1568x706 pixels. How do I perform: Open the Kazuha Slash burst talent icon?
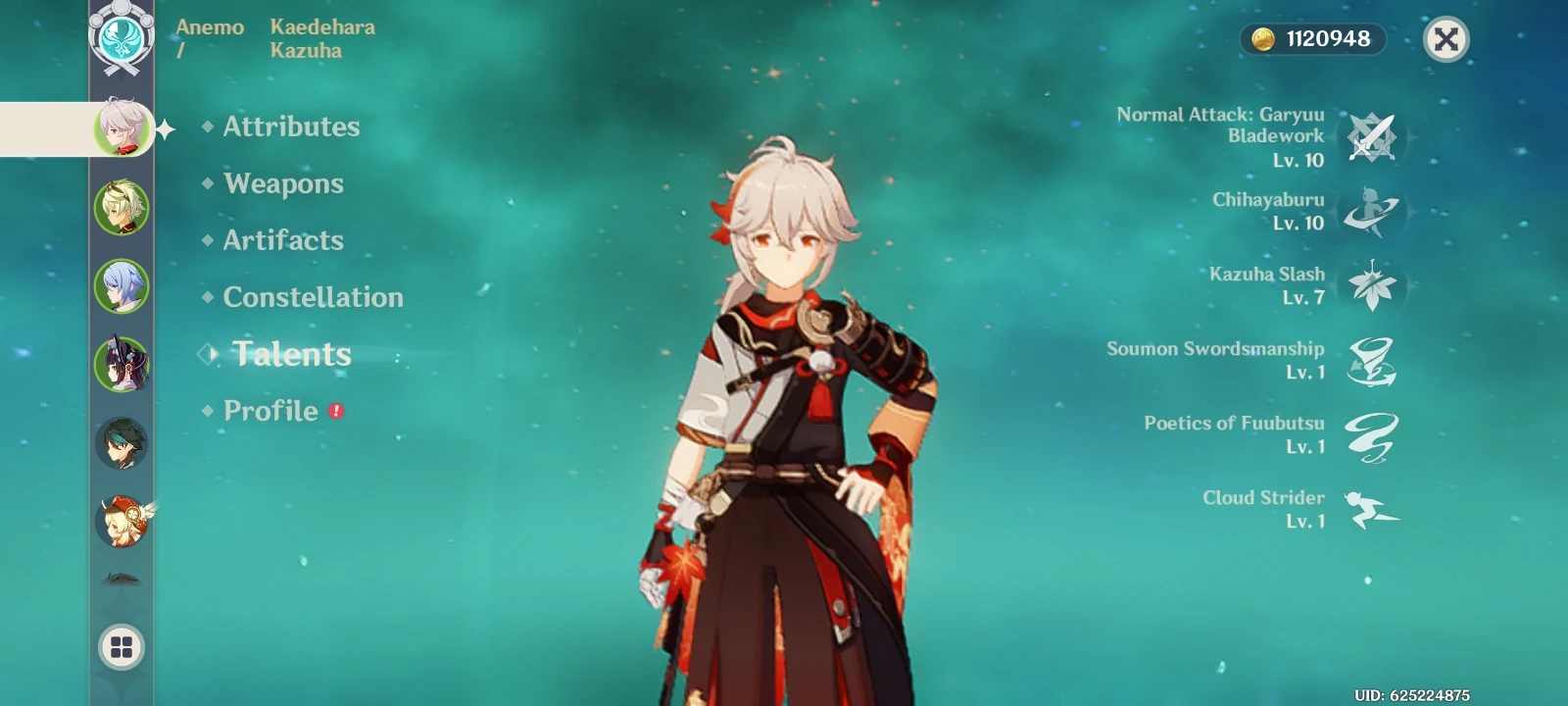pos(1372,285)
